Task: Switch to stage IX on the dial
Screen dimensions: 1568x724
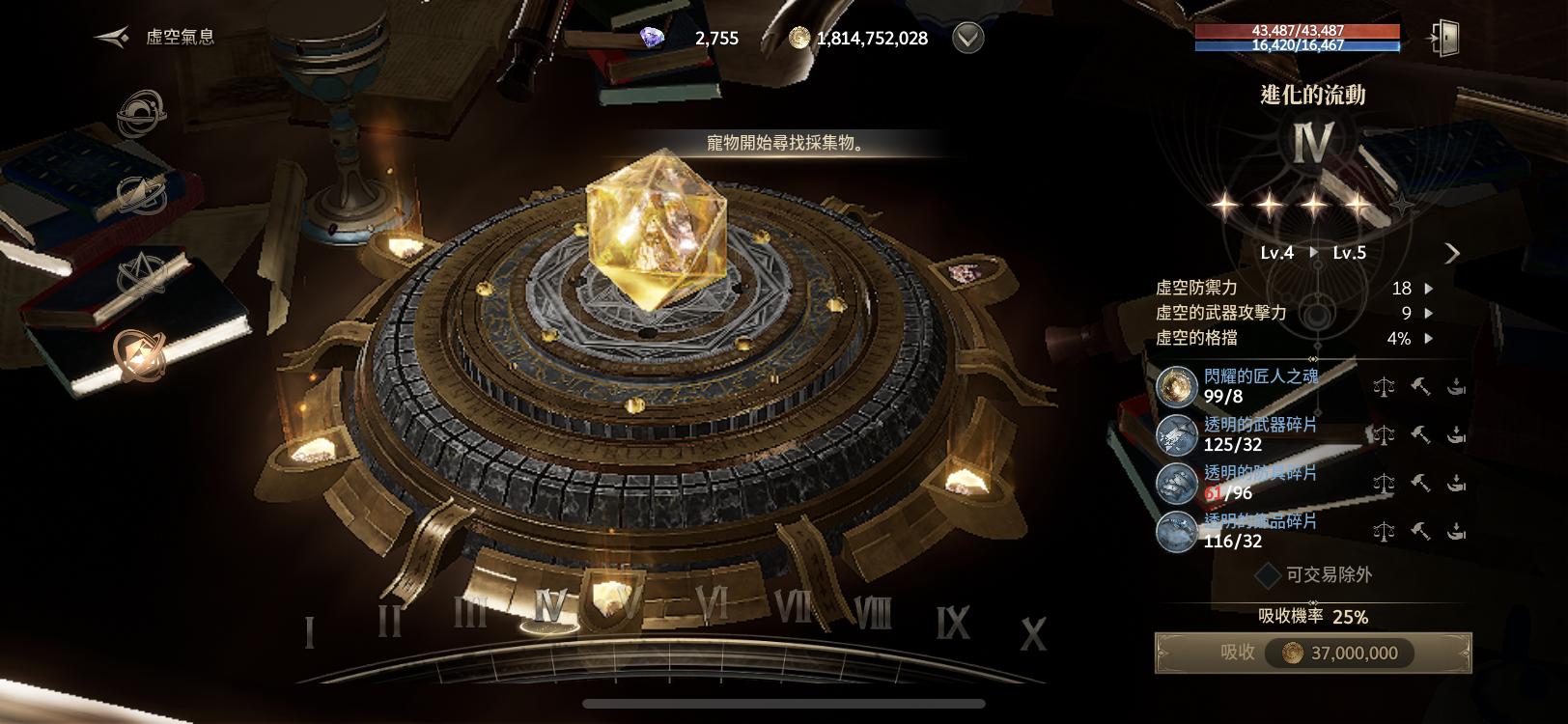Action: (952, 623)
